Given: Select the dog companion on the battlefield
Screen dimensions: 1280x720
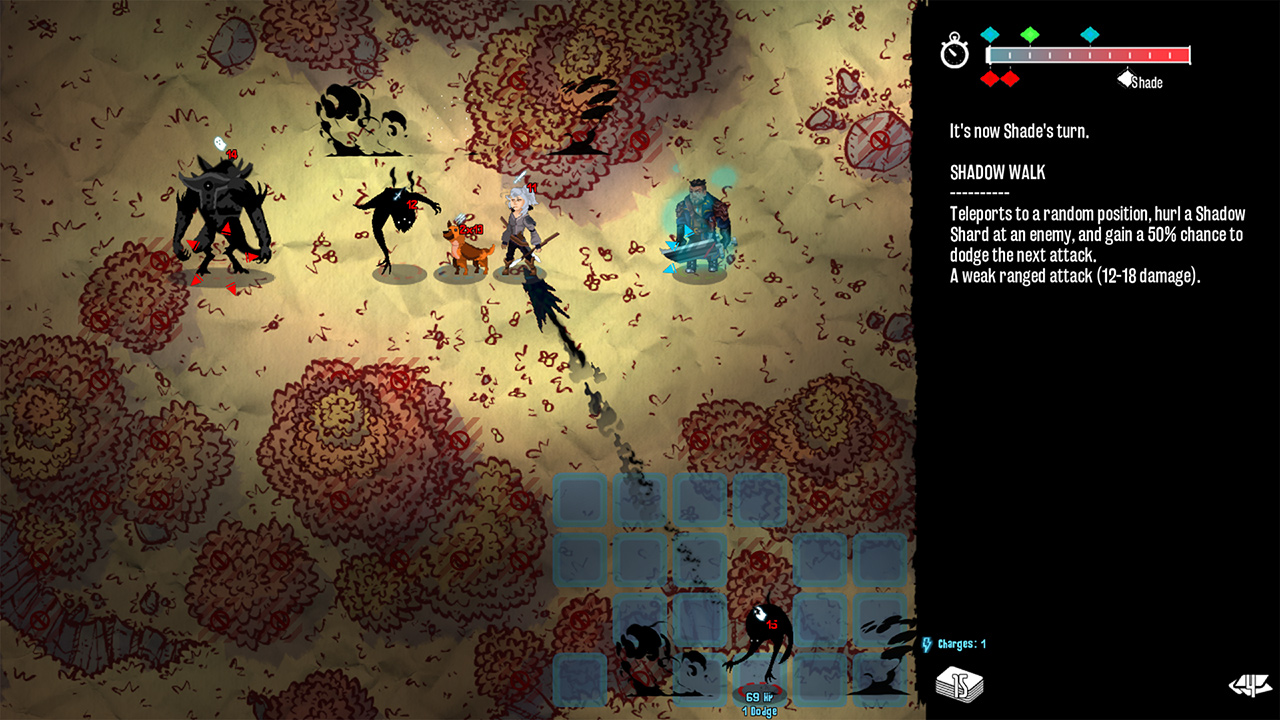Looking at the screenshot, I should point(468,245).
